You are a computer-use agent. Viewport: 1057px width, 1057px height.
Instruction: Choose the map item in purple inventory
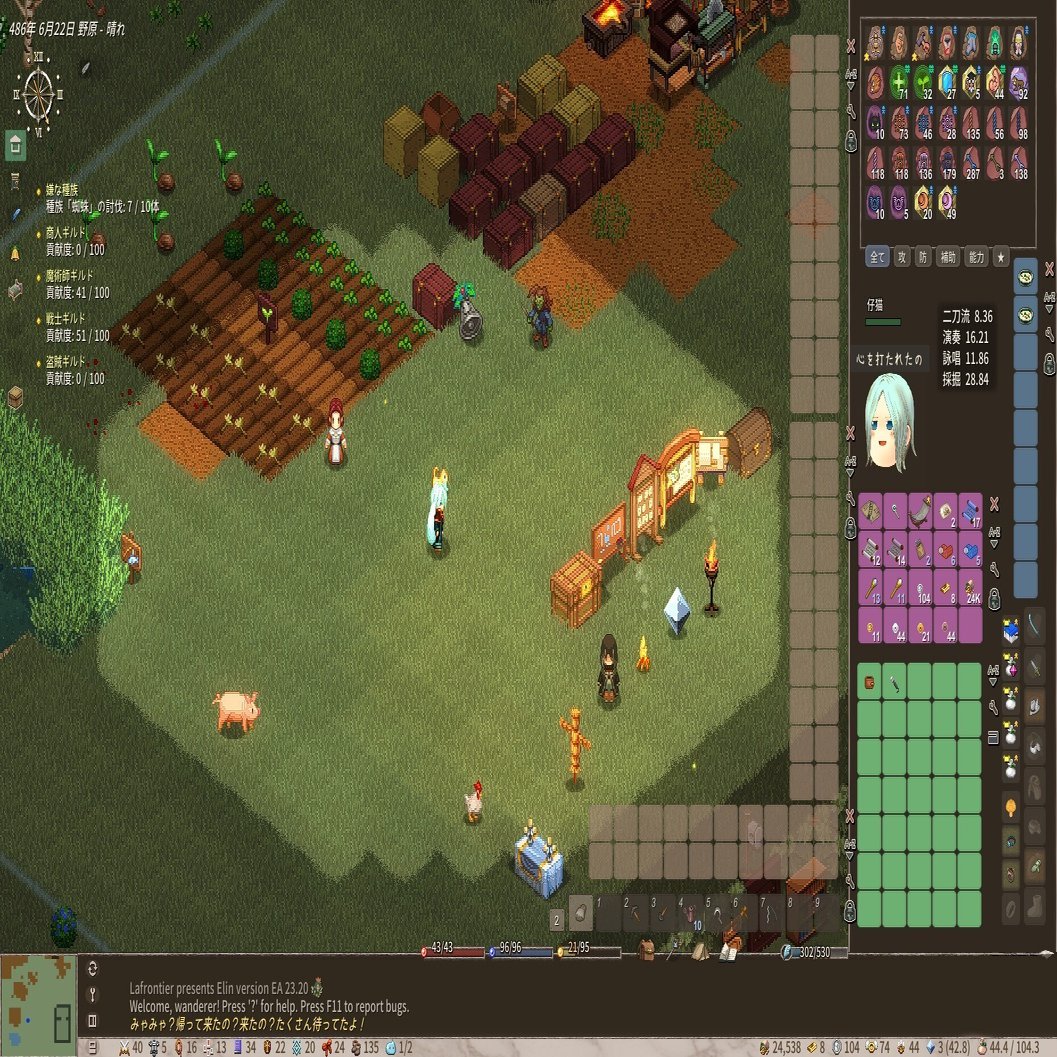pyautogui.click(x=870, y=509)
